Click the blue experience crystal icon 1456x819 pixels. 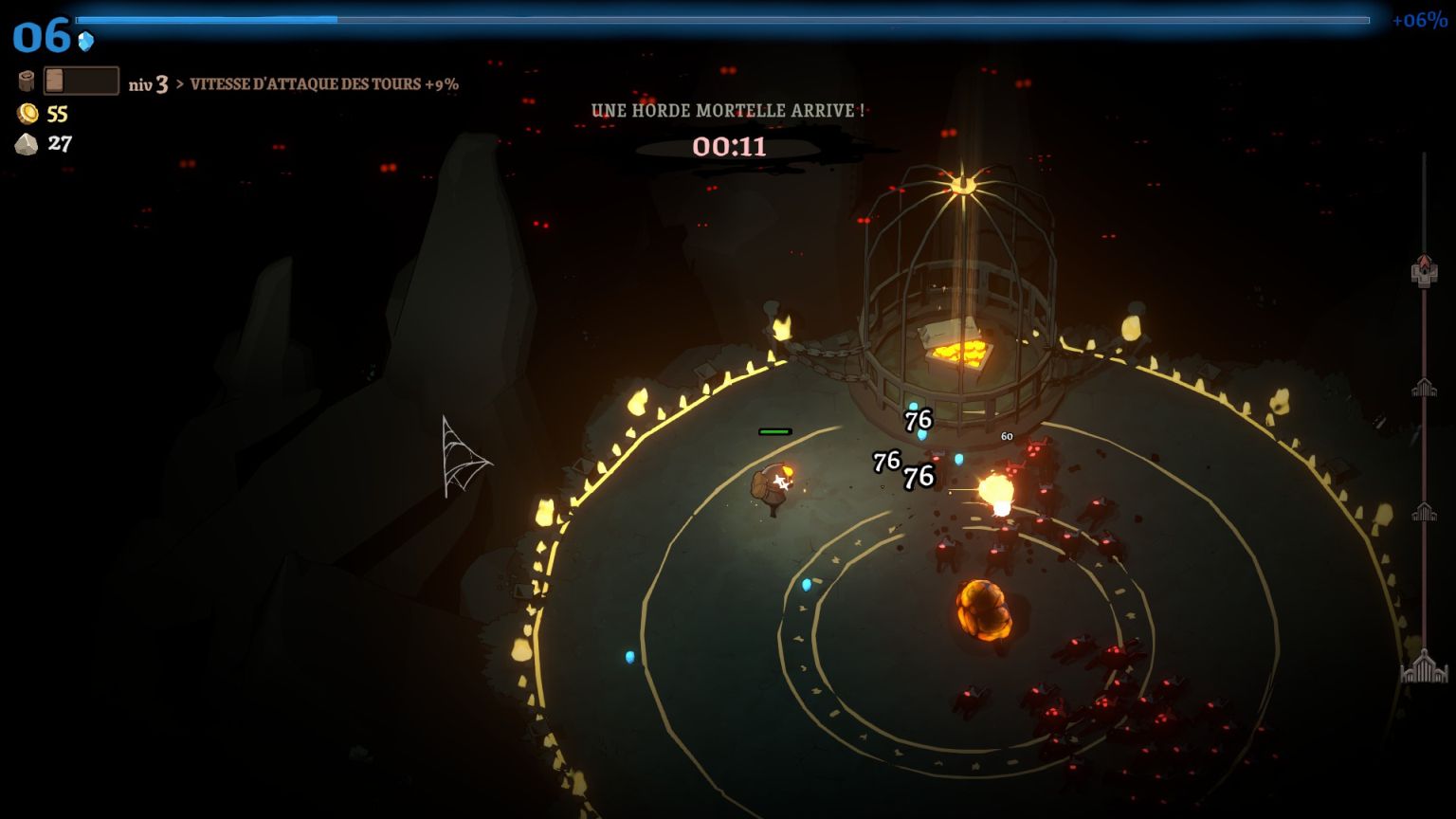pyautogui.click(x=86, y=41)
